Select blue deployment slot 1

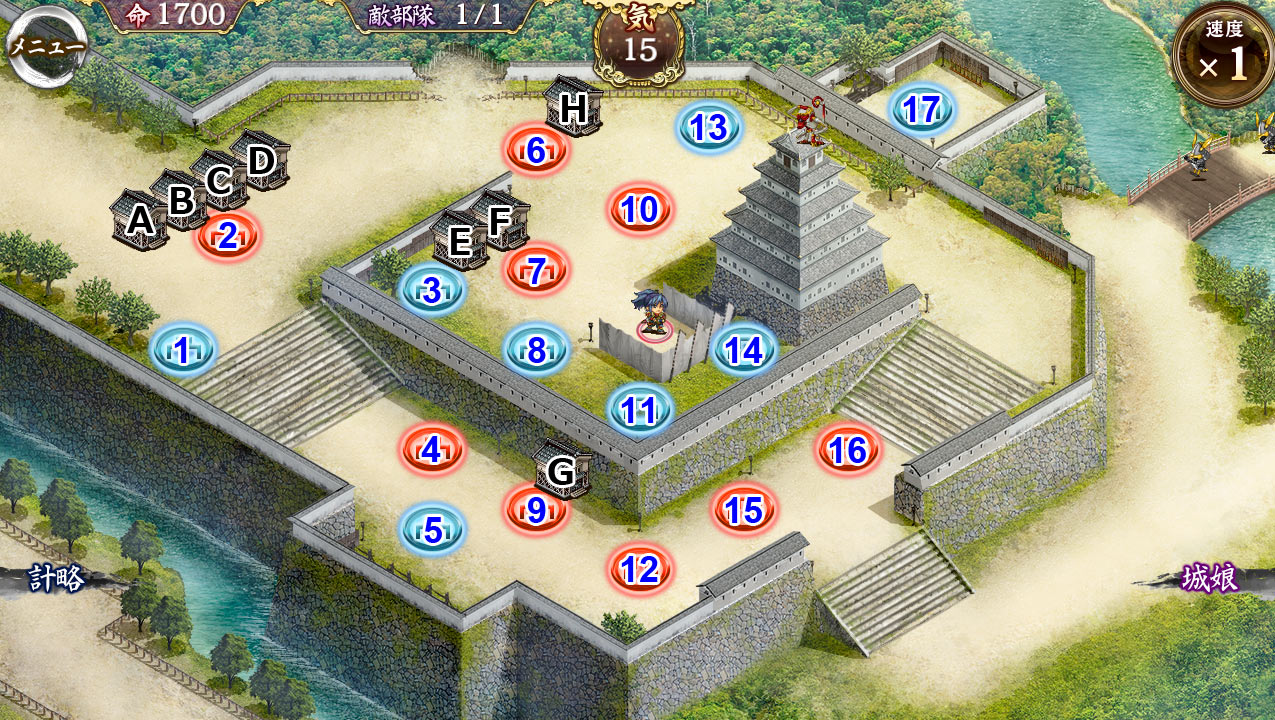(x=183, y=350)
